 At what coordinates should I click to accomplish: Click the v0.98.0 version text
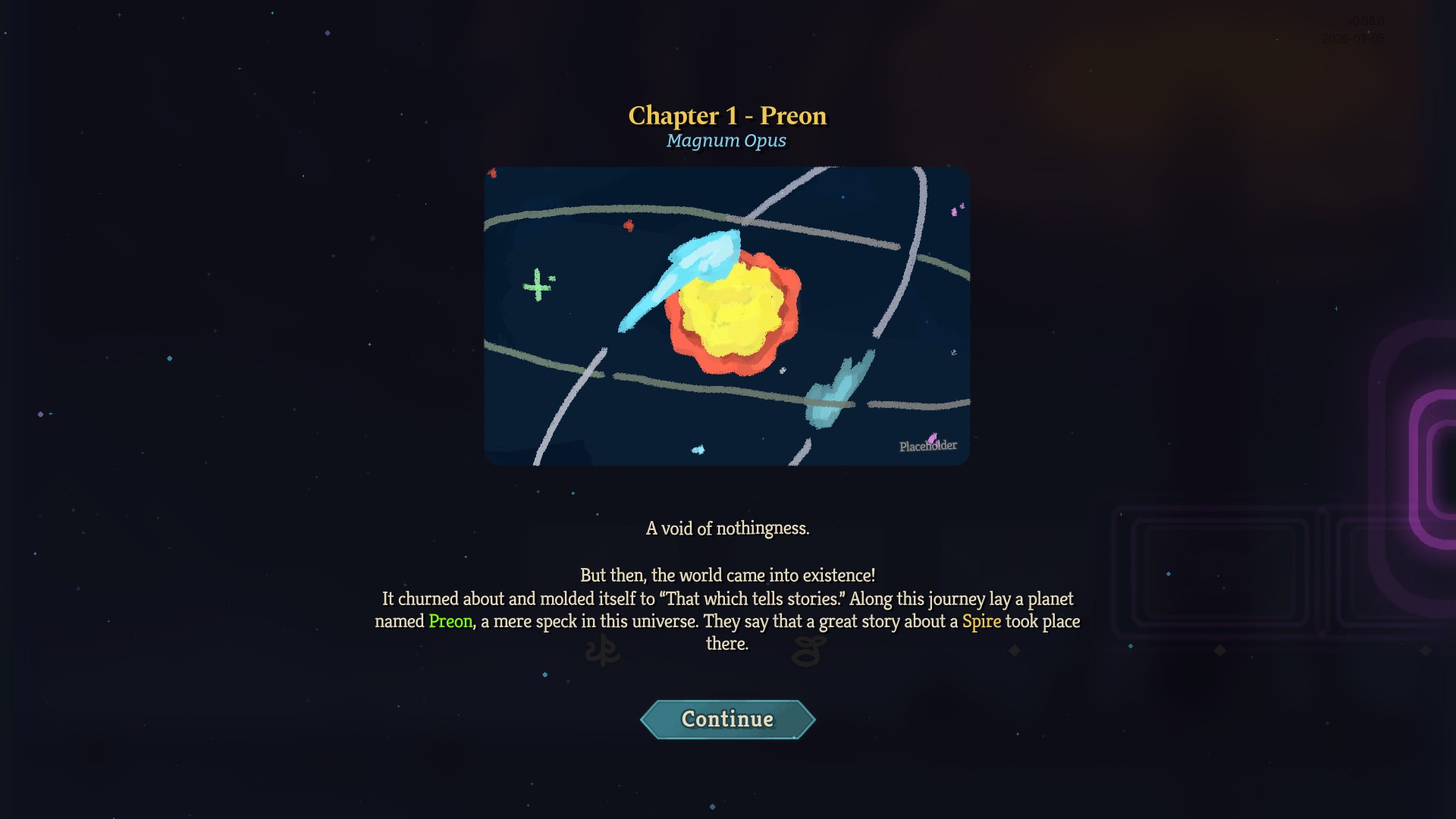1365,20
